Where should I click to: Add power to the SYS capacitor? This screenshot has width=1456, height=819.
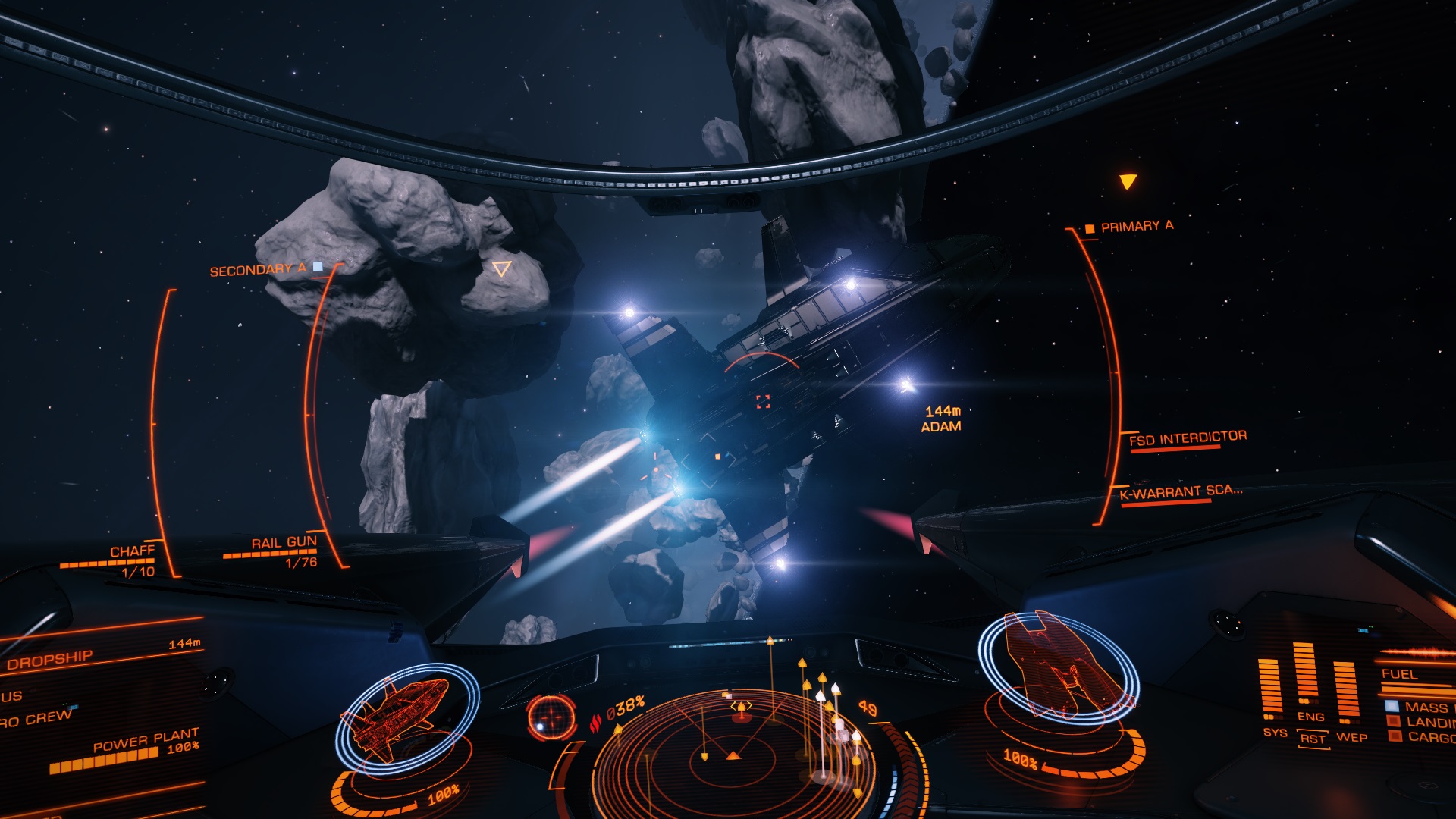click(x=1275, y=733)
